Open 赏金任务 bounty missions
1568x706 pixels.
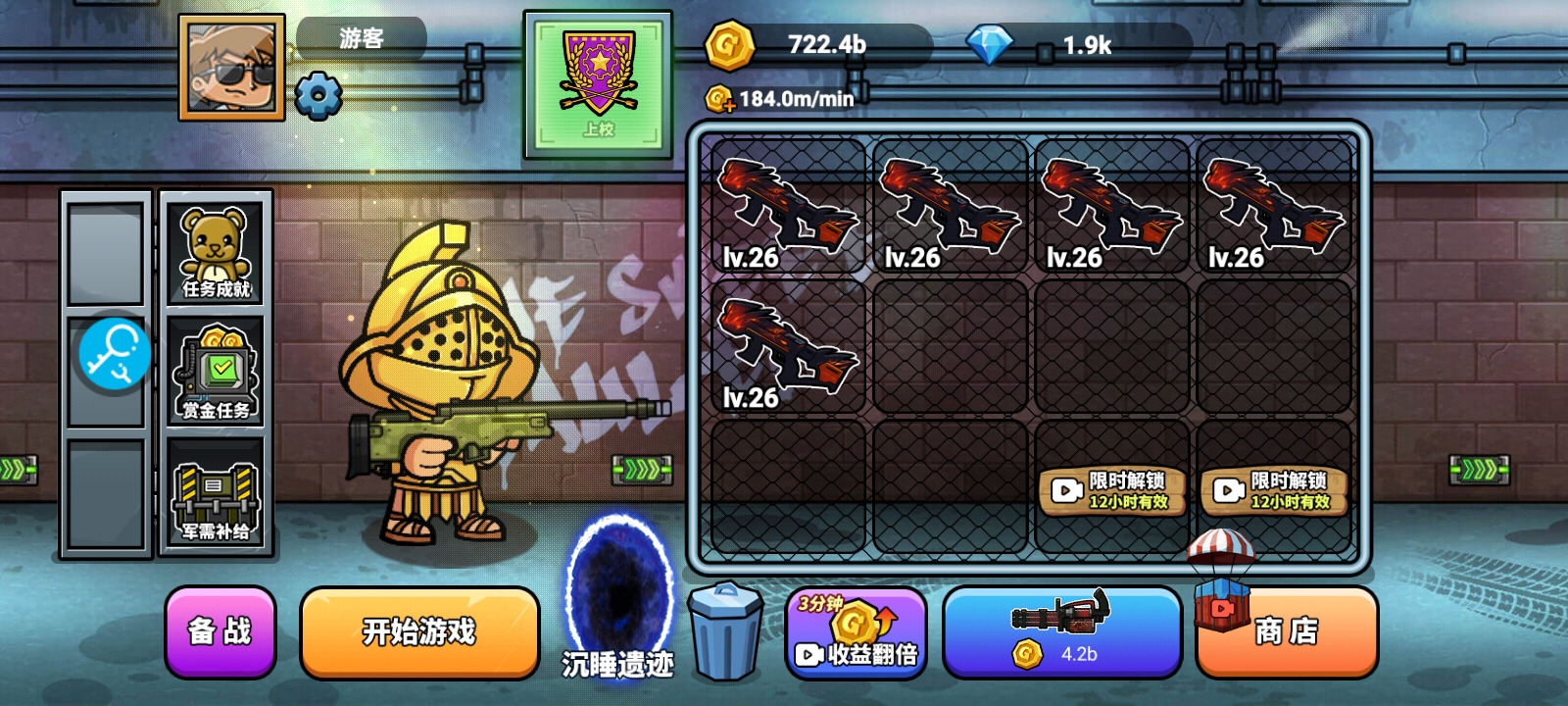[x=216, y=373]
